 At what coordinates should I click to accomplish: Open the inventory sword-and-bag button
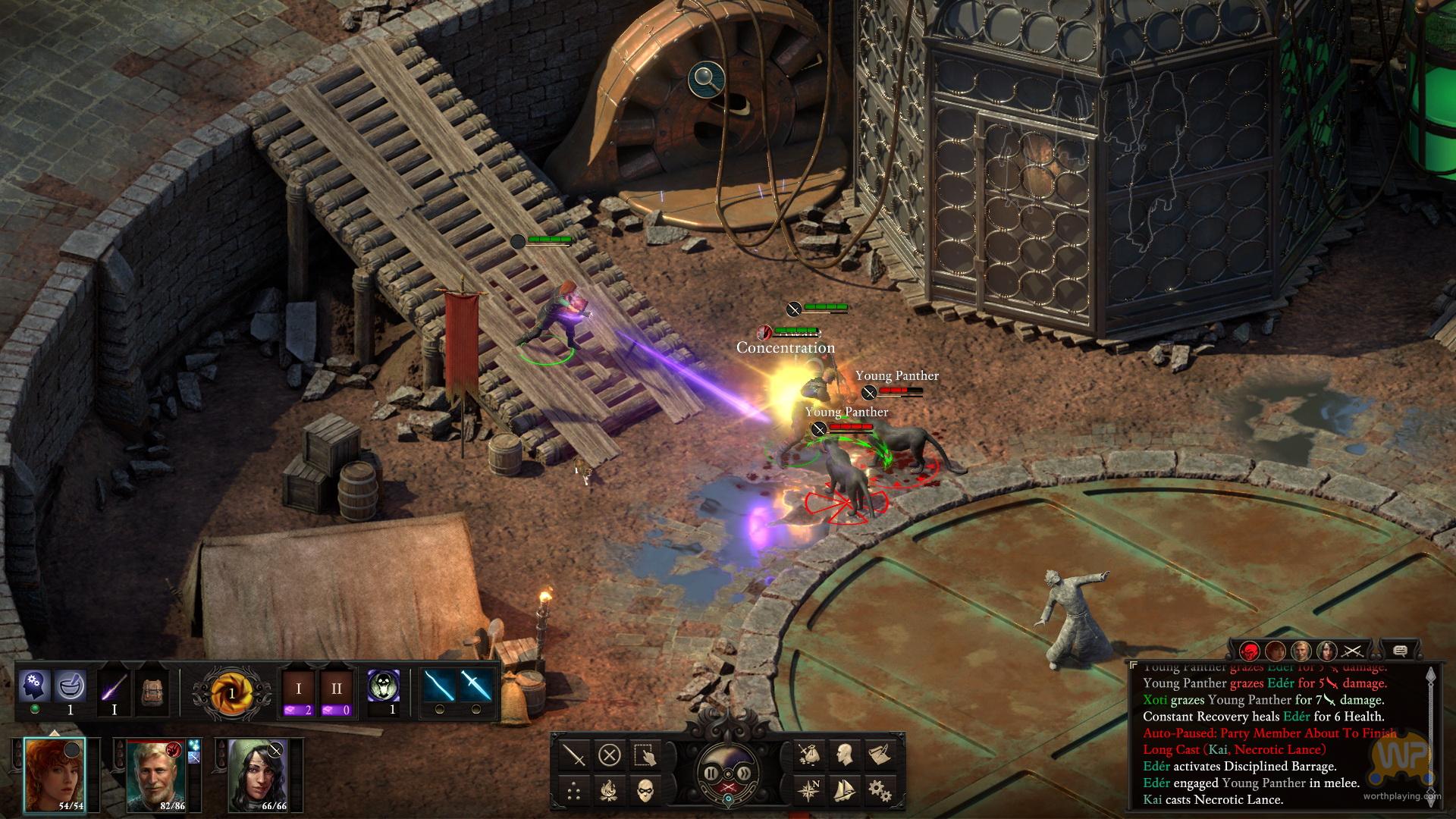coord(810,755)
